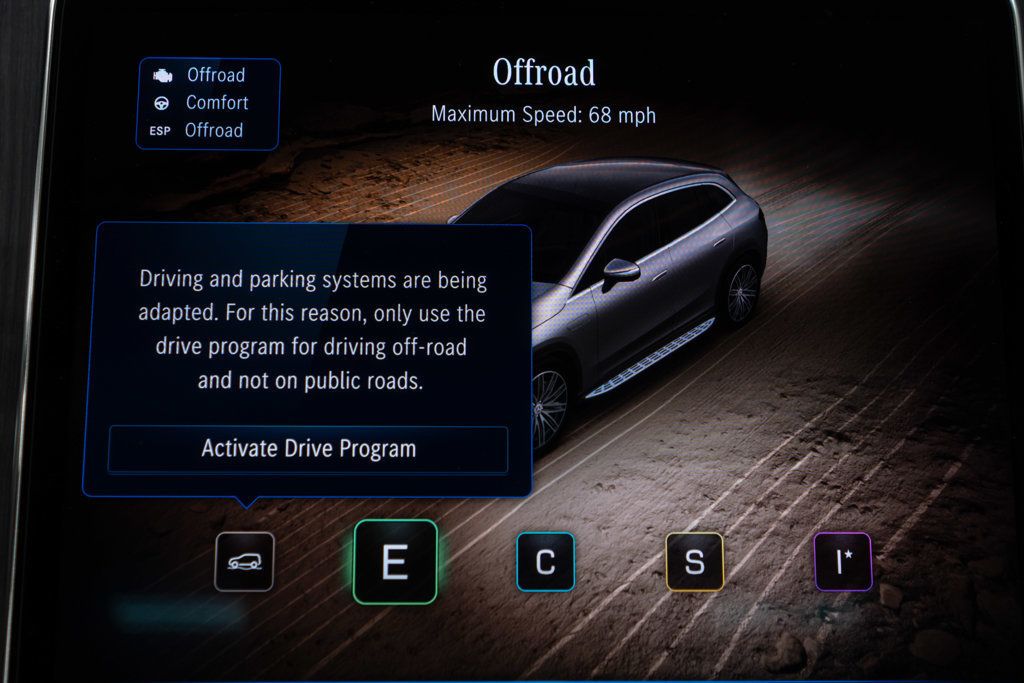The image size is (1024, 683).
Task: Select the S sport drive mode
Action: pos(694,562)
